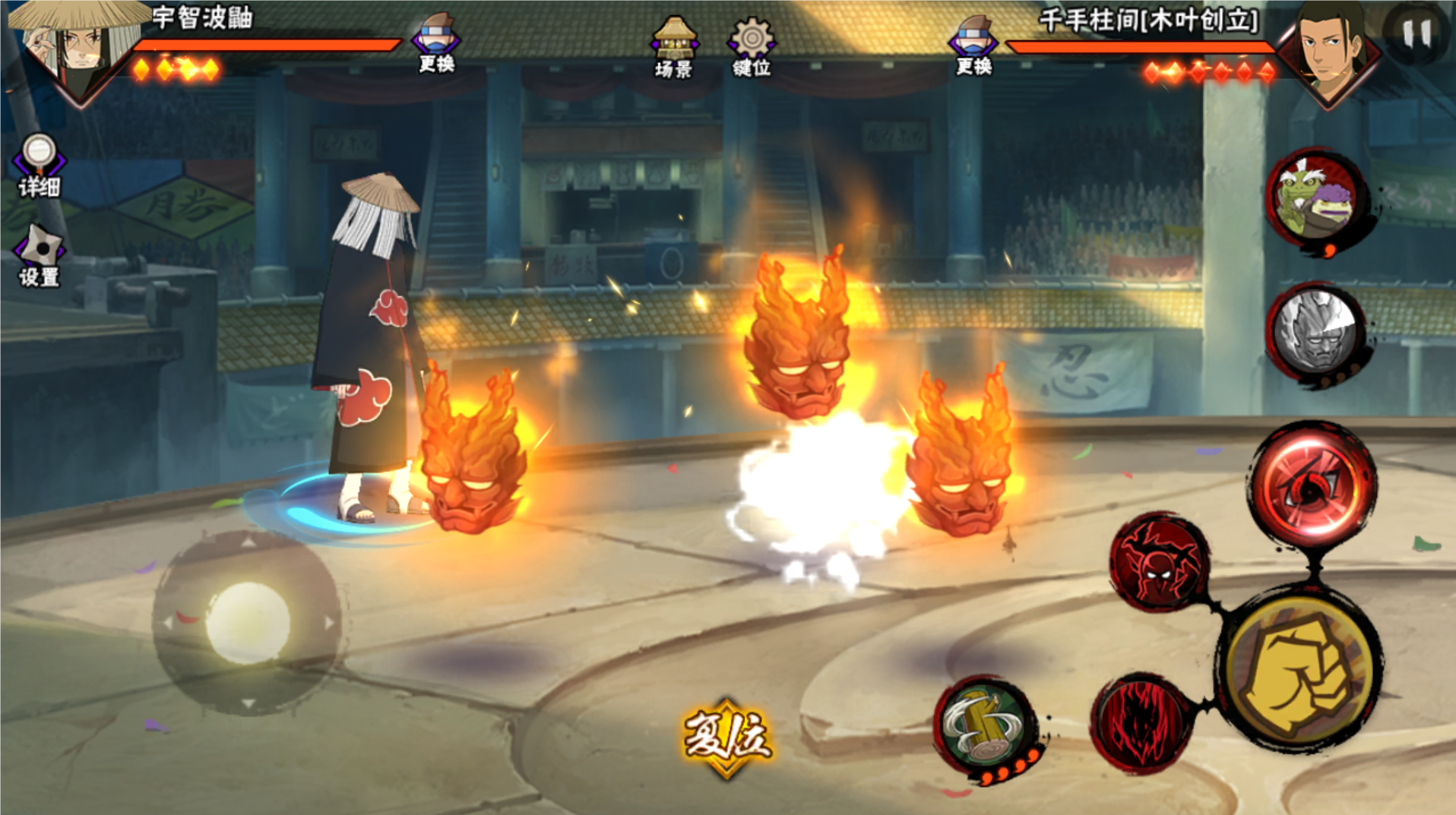Image resolution: width=1456 pixels, height=815 pixels.
Task: Swap the opponent fighter with 更换
Action: coord(973,45)
